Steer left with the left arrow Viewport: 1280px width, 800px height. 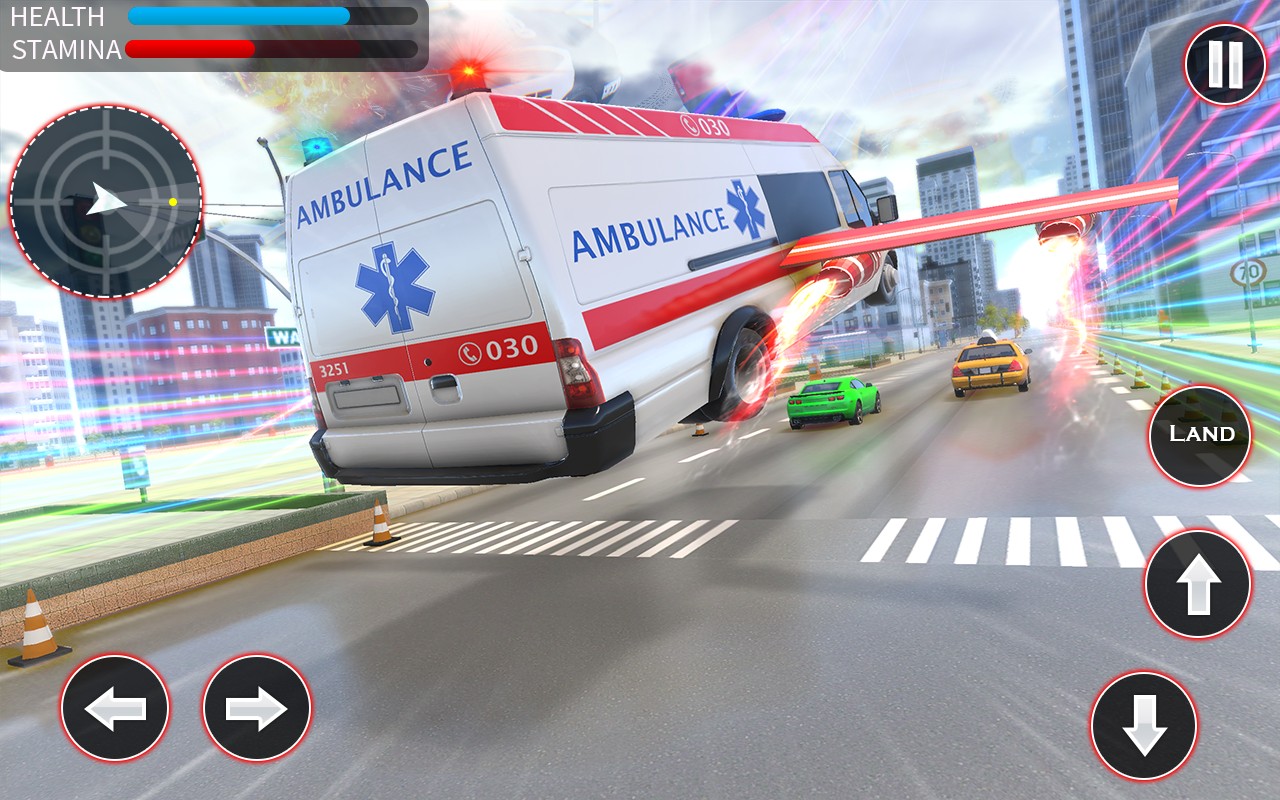[115, 709]
